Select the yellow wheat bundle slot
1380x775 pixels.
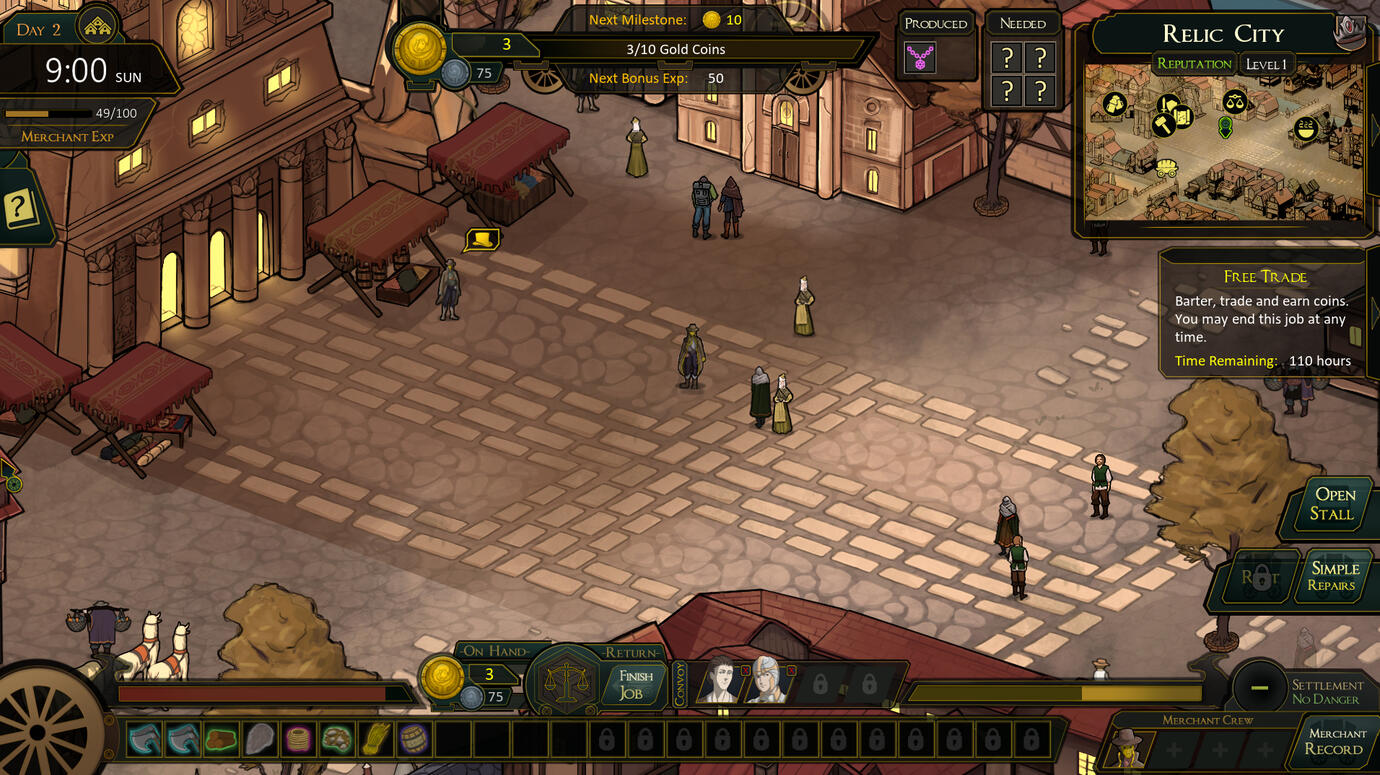375,740
